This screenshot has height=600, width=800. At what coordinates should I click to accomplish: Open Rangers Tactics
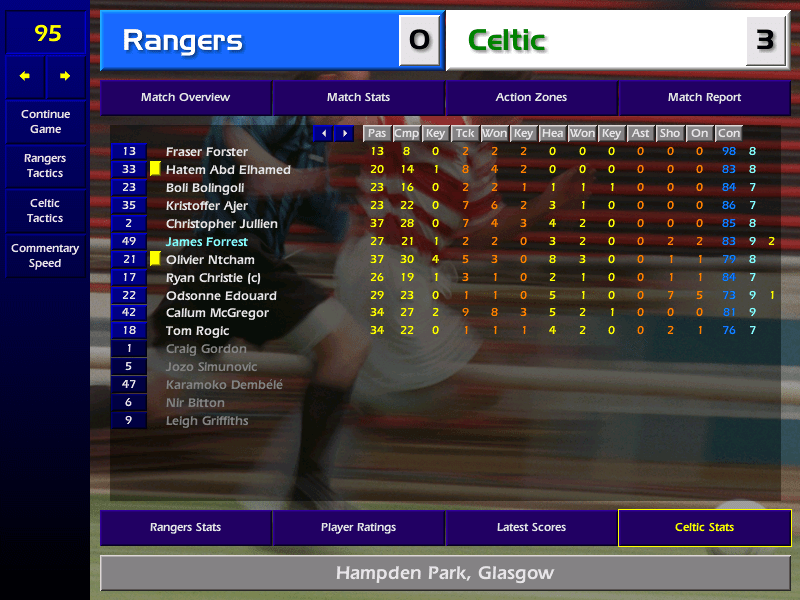(x=45, y=166)
